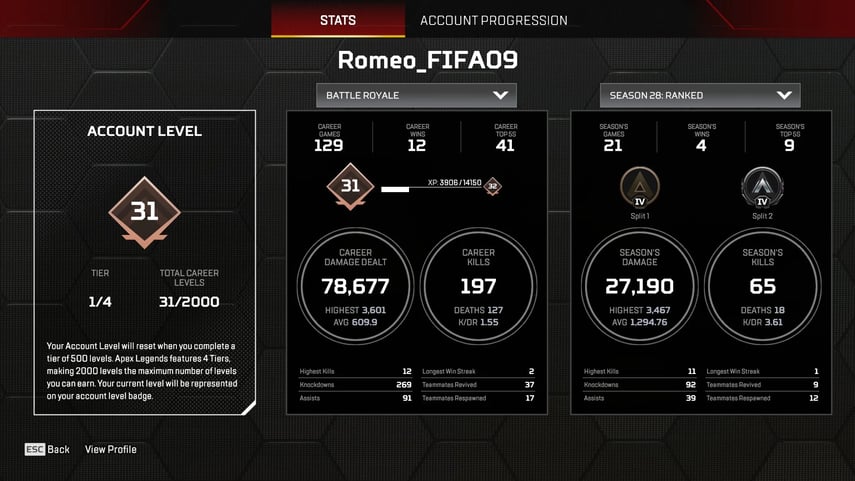Switch to the Stats tab
This screenshot has width=855, height=481.
click(338, 20)
